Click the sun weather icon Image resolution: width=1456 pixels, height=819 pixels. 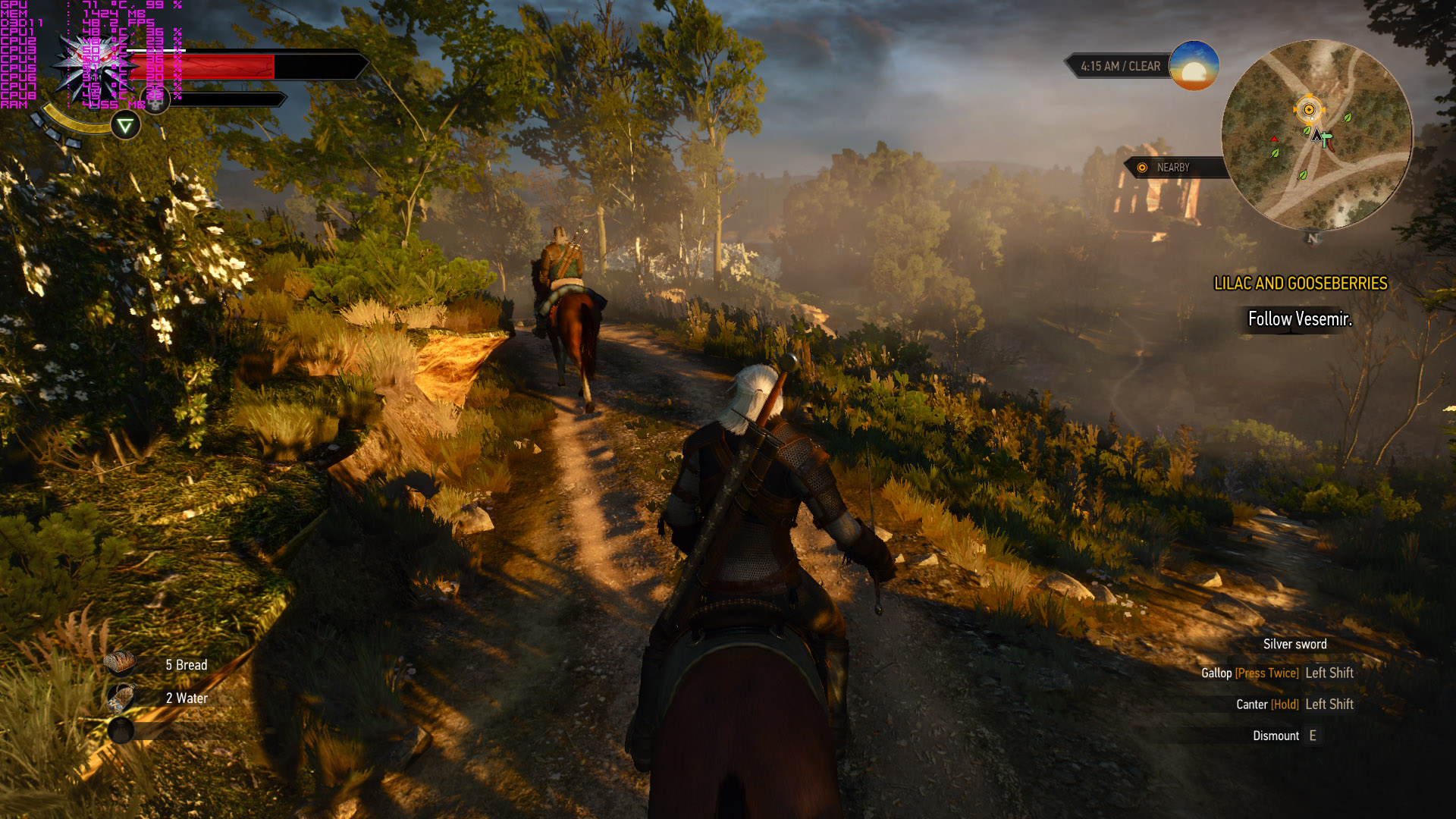click(x=1194, y=67)
